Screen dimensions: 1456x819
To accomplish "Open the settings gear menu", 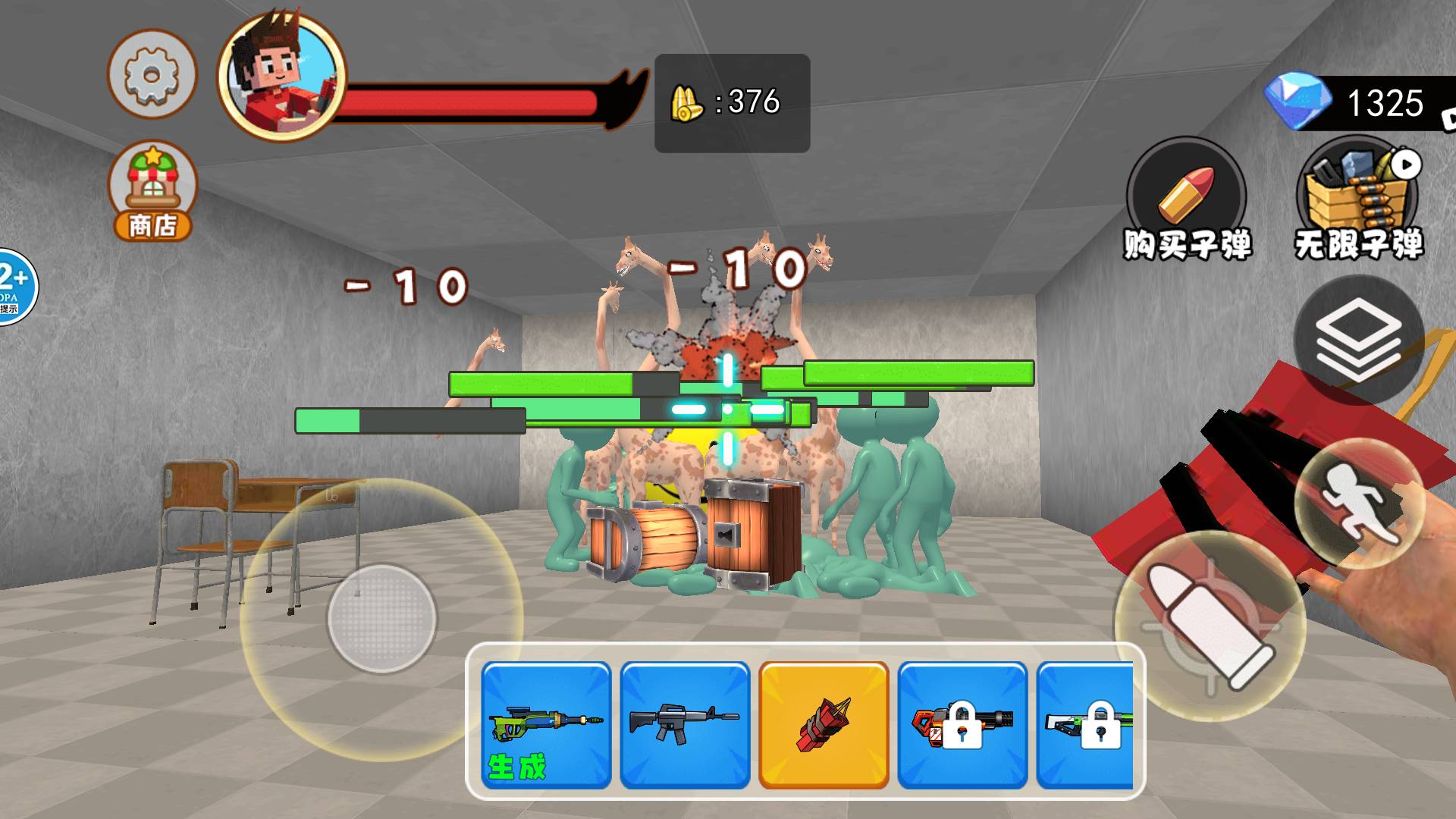I will coord(152,74).
